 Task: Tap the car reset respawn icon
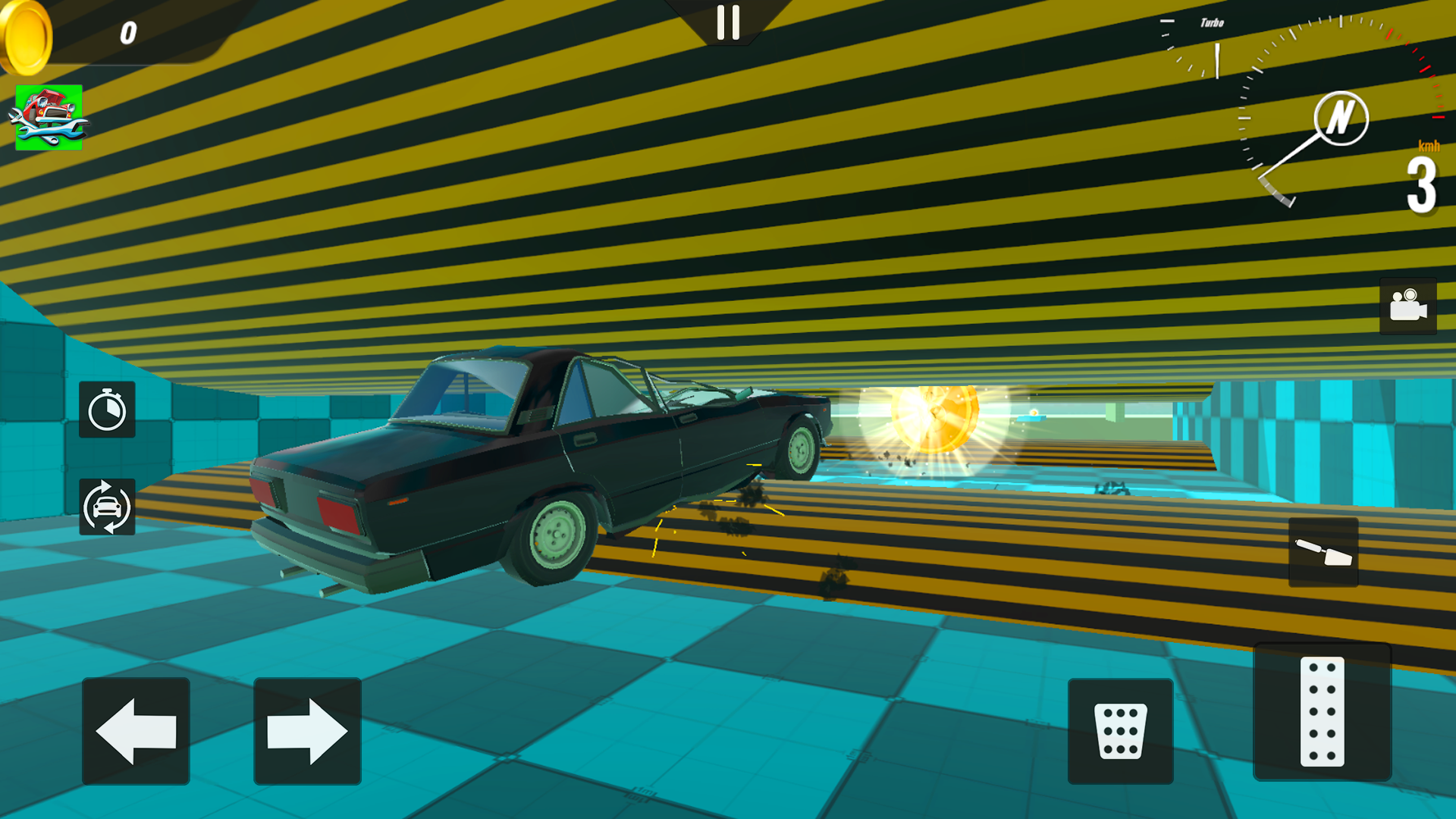(x=107, y=507)
